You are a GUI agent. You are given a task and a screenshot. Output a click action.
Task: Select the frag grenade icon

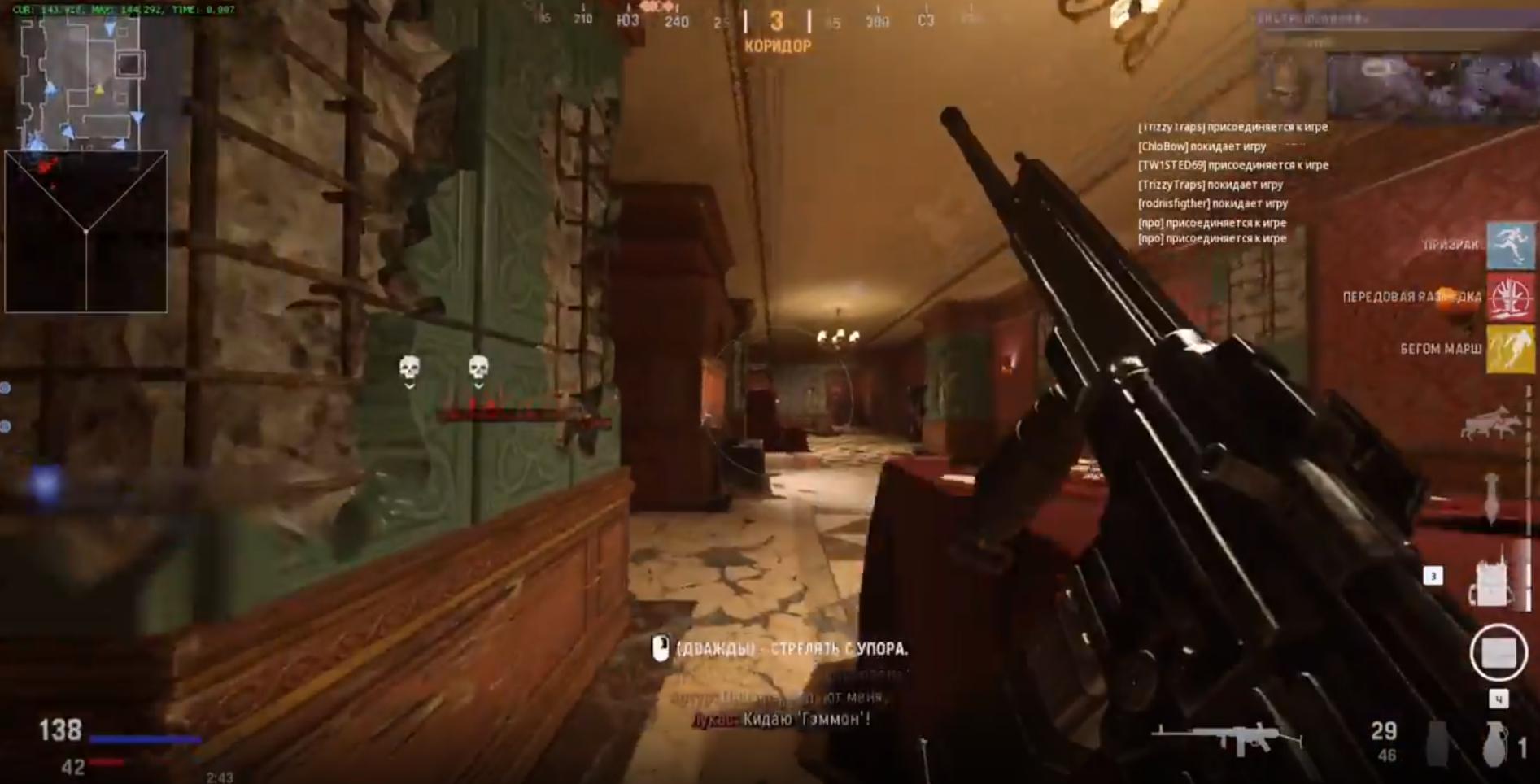[x=1494, y=743]
